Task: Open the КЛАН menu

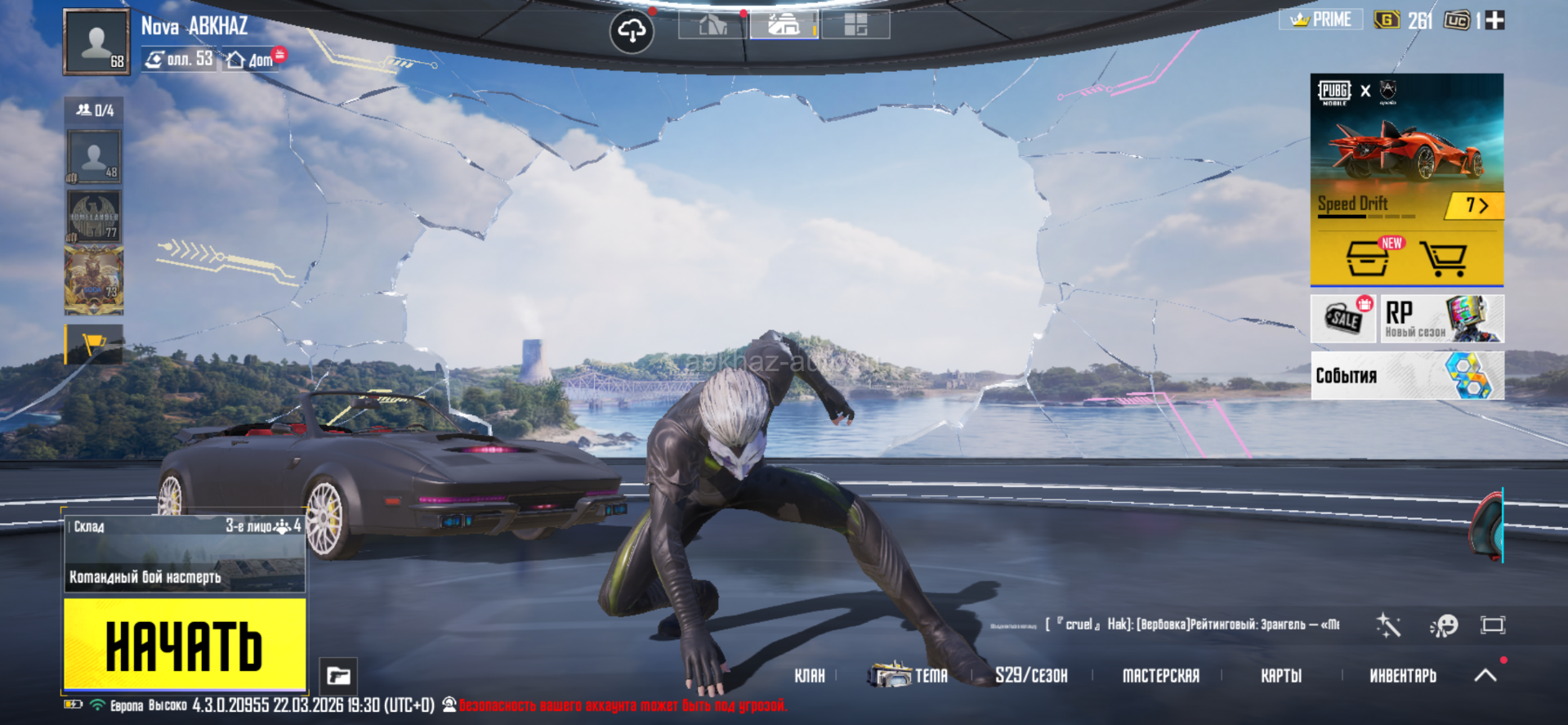Action: pyautogui.click(x=809, y=676)
